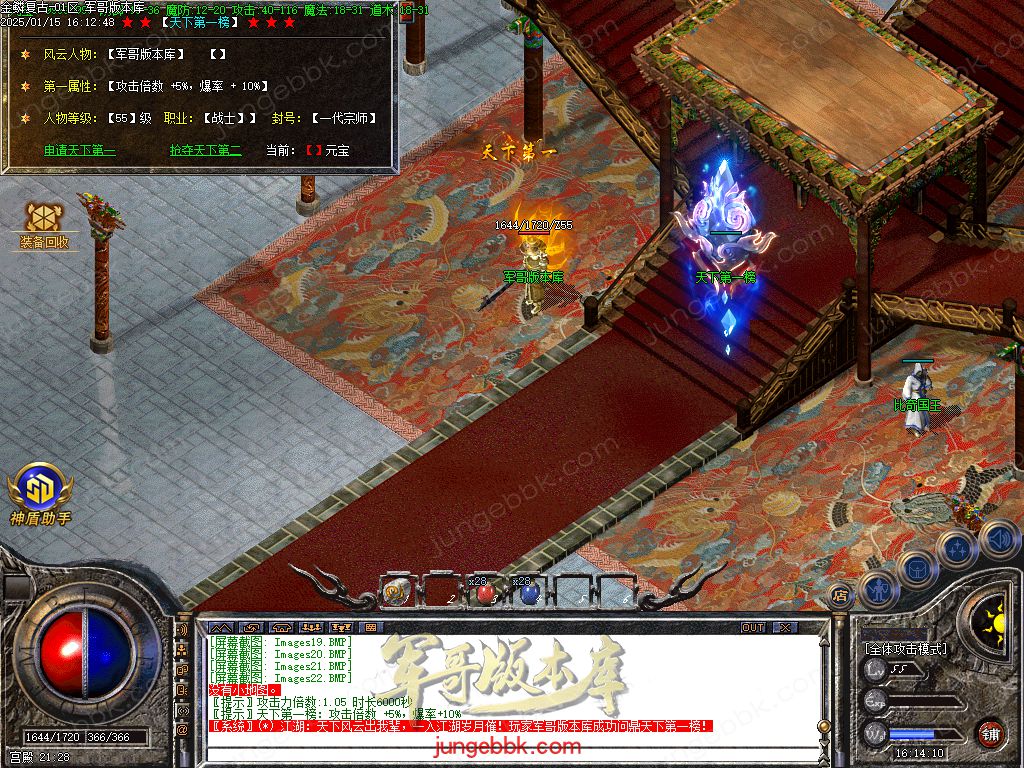Close the chat panel with the X button
The height and width of the screenshot is (768, 1024).
[x=785, y=627]
